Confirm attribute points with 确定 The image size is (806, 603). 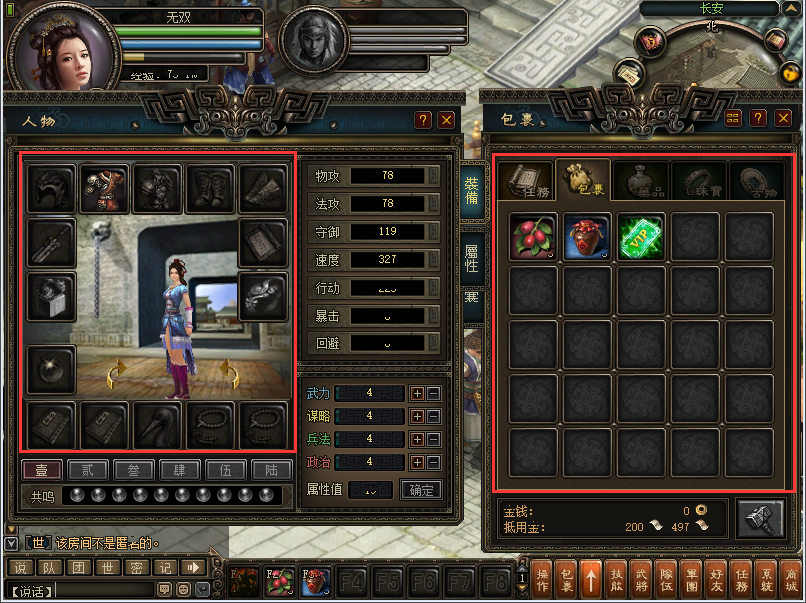pyautogui.click(x=421, y=490)
